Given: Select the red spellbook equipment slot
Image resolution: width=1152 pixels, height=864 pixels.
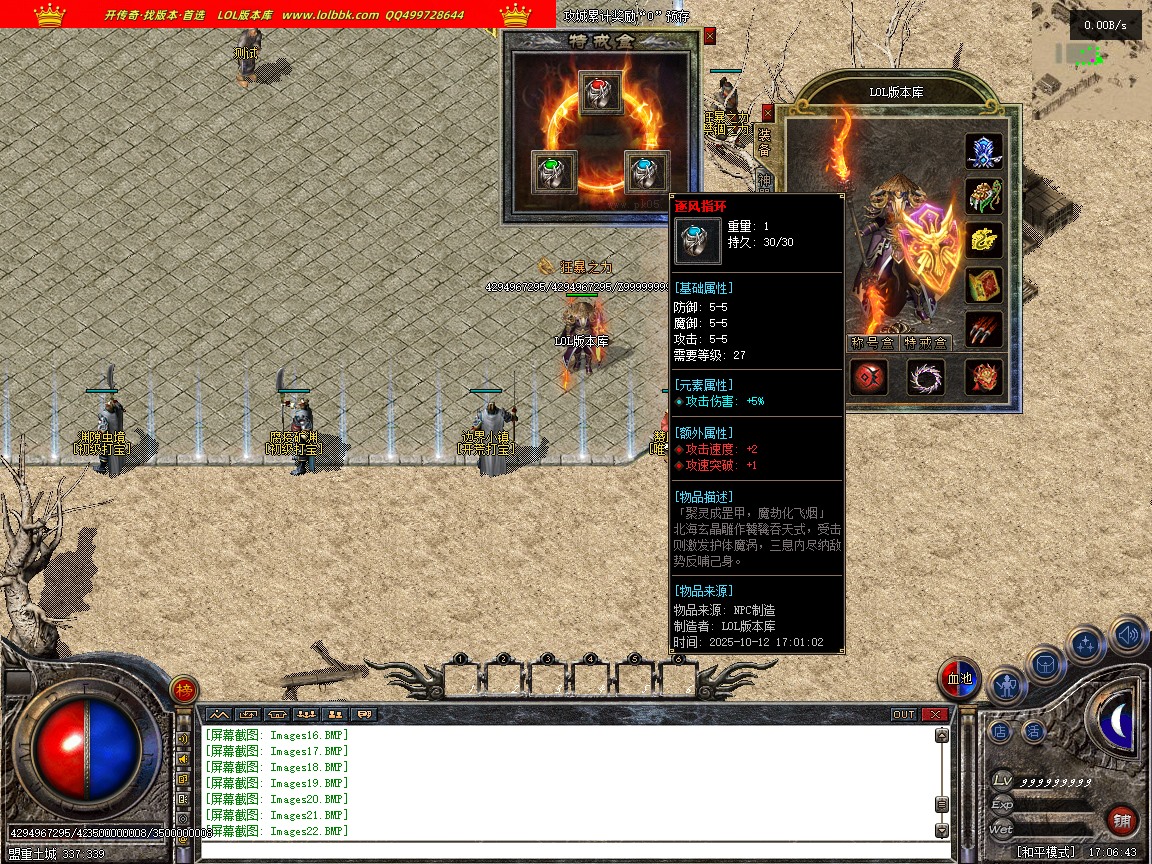Looking at the screenshot, I should [x=984, y=285].
